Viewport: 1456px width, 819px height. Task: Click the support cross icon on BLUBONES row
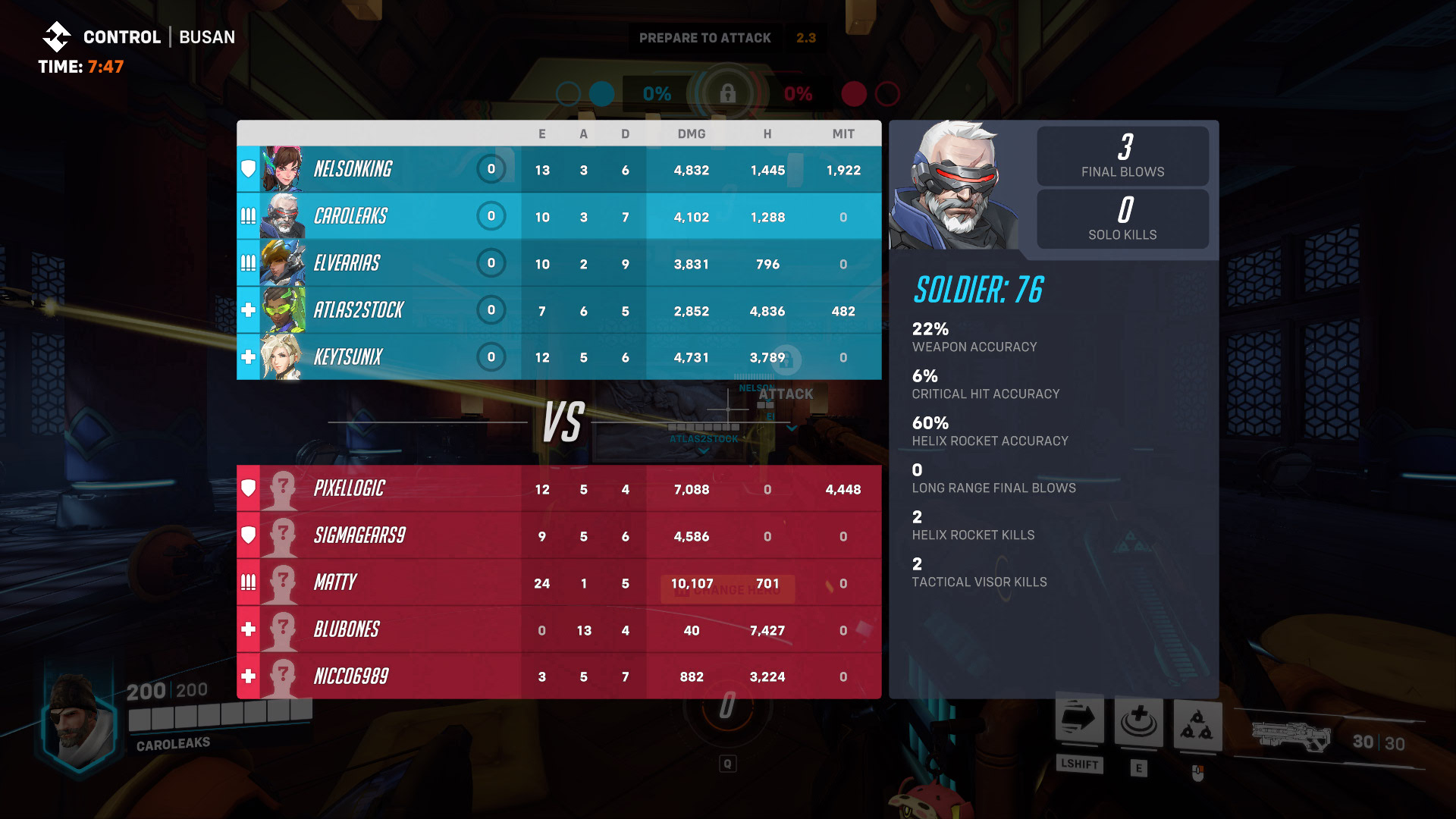point(247,629)
